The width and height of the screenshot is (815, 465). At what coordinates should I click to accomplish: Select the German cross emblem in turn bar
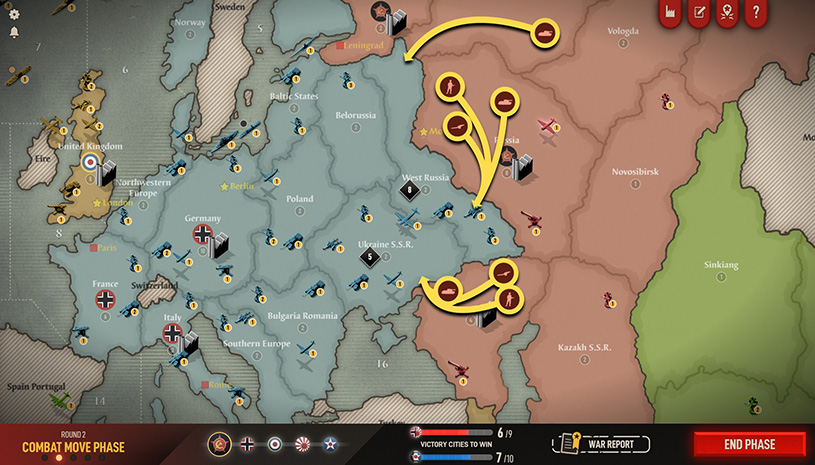pyautogui.click(x=248, y=443)
